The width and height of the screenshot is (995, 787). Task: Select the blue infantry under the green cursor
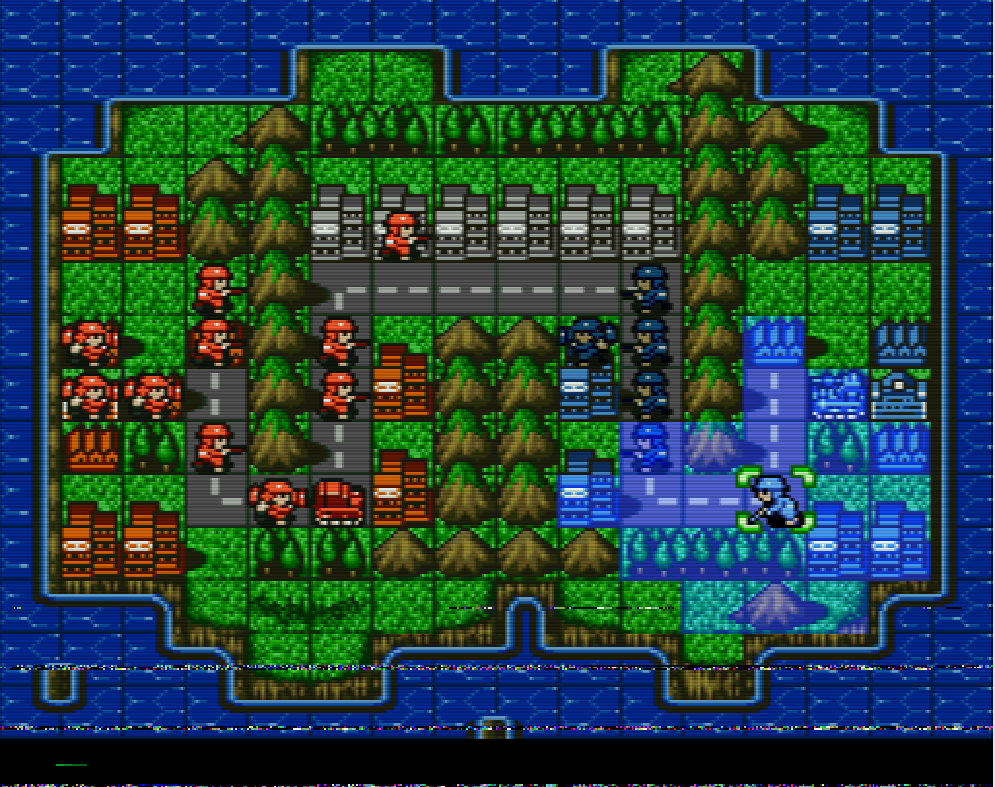775,498
